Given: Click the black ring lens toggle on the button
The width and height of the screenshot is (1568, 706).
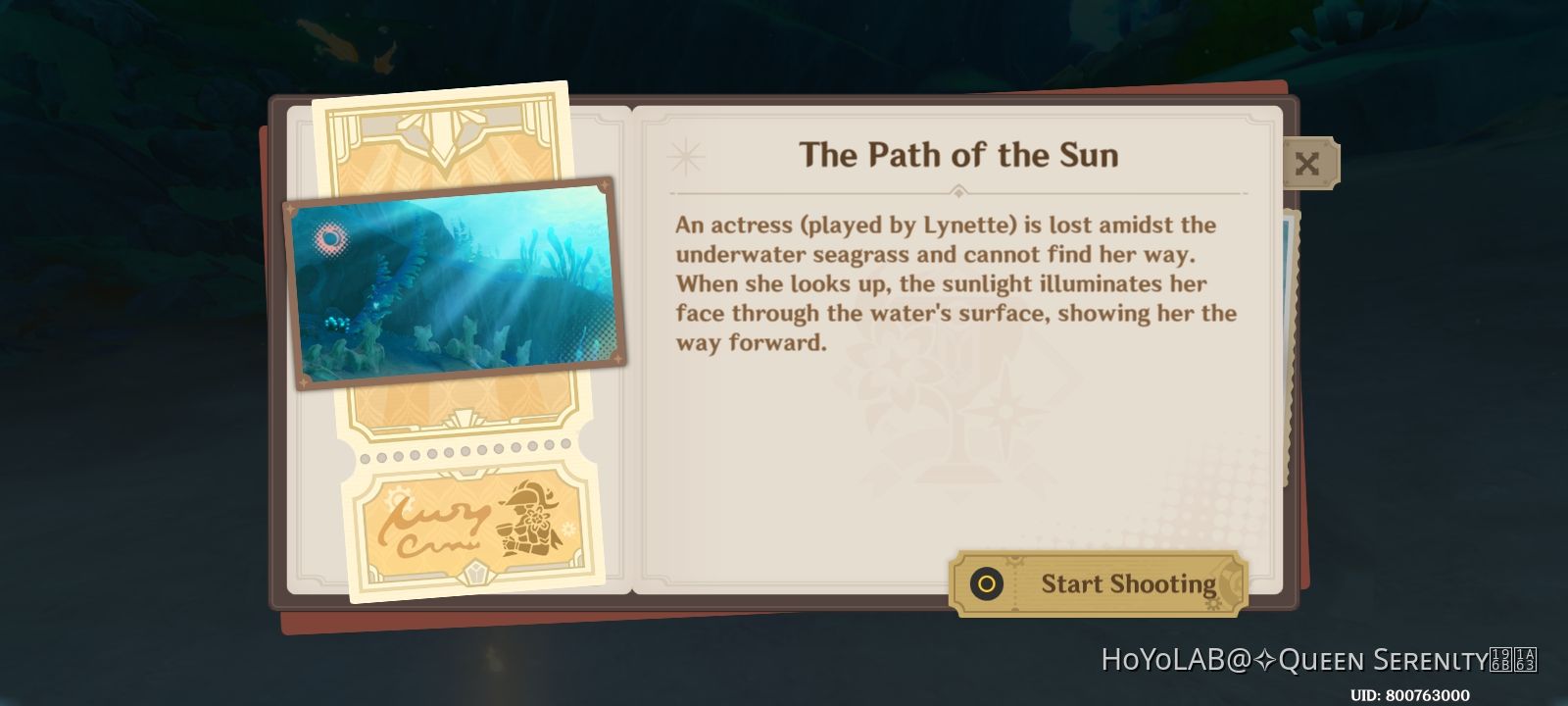Looking at the screenshot, I should 985,585.
